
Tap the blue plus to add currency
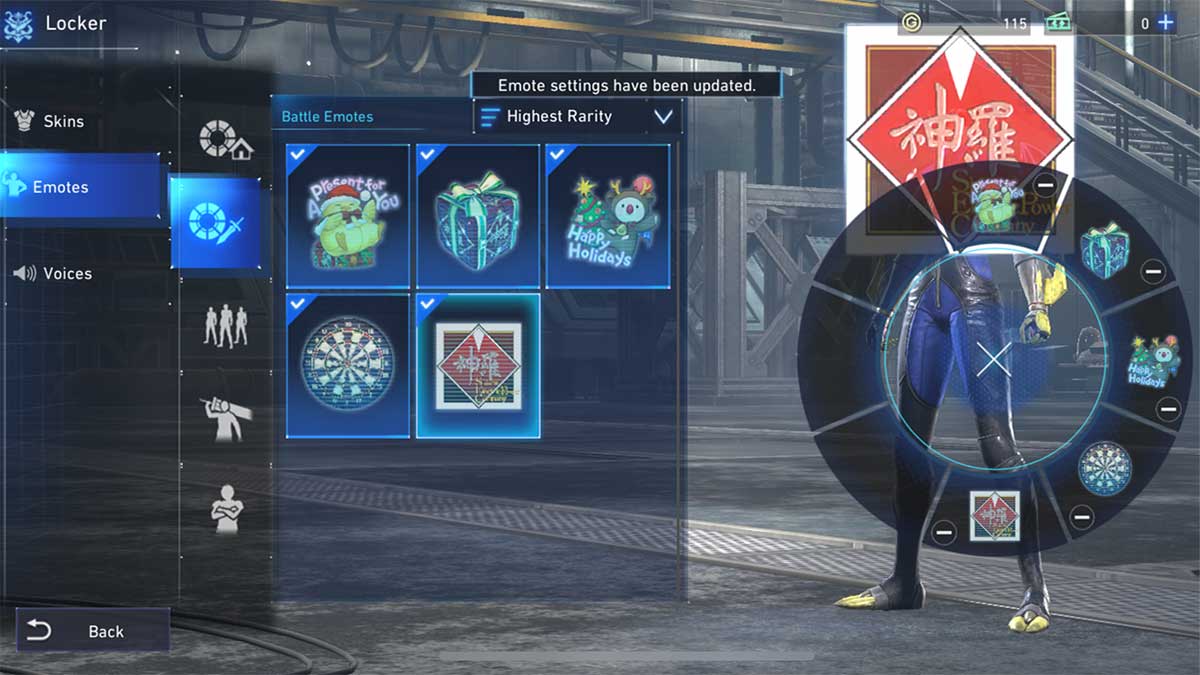pyautogui.click(x=1165, y=22)
